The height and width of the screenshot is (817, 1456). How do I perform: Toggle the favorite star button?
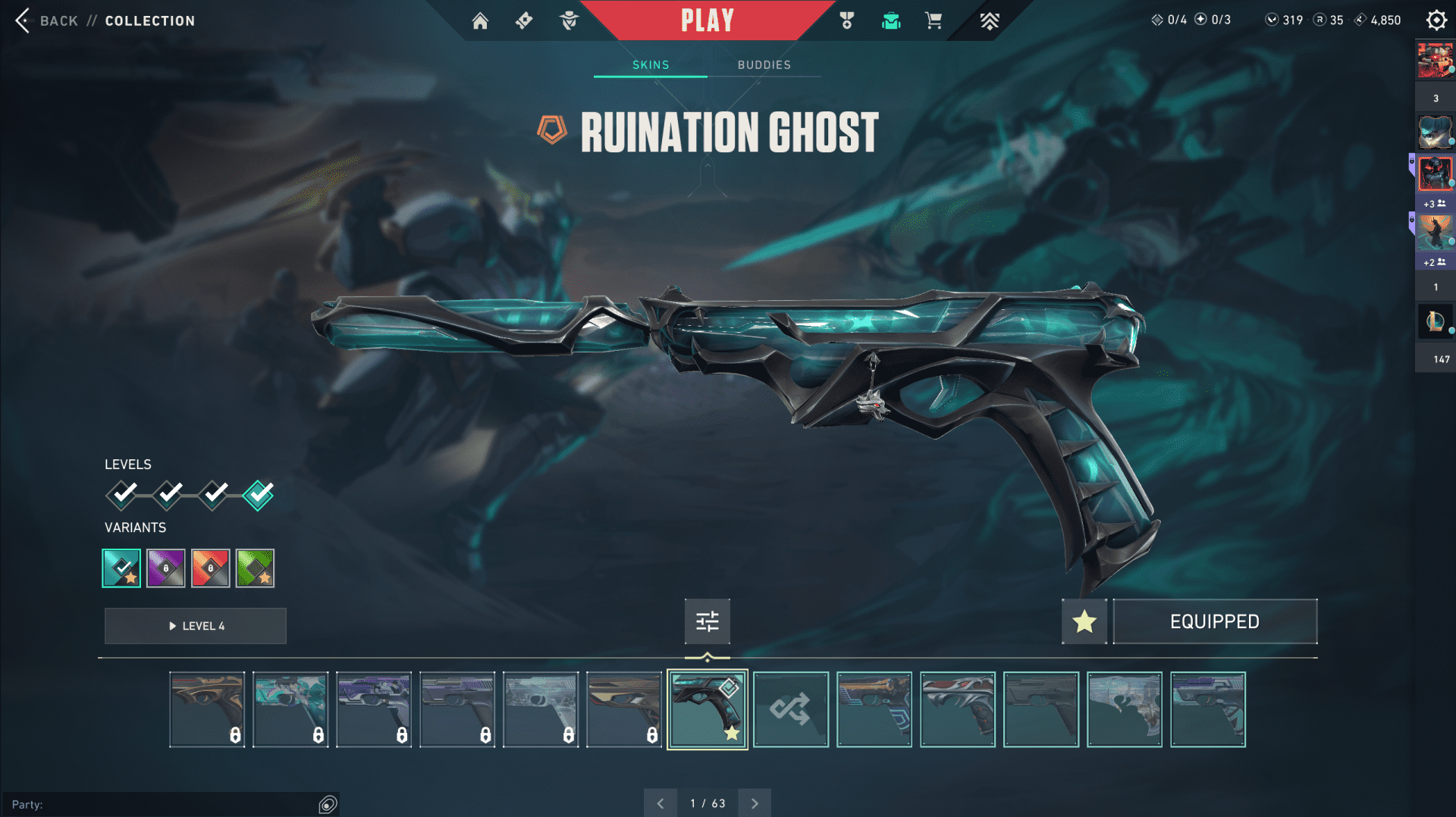(1084, 621)
